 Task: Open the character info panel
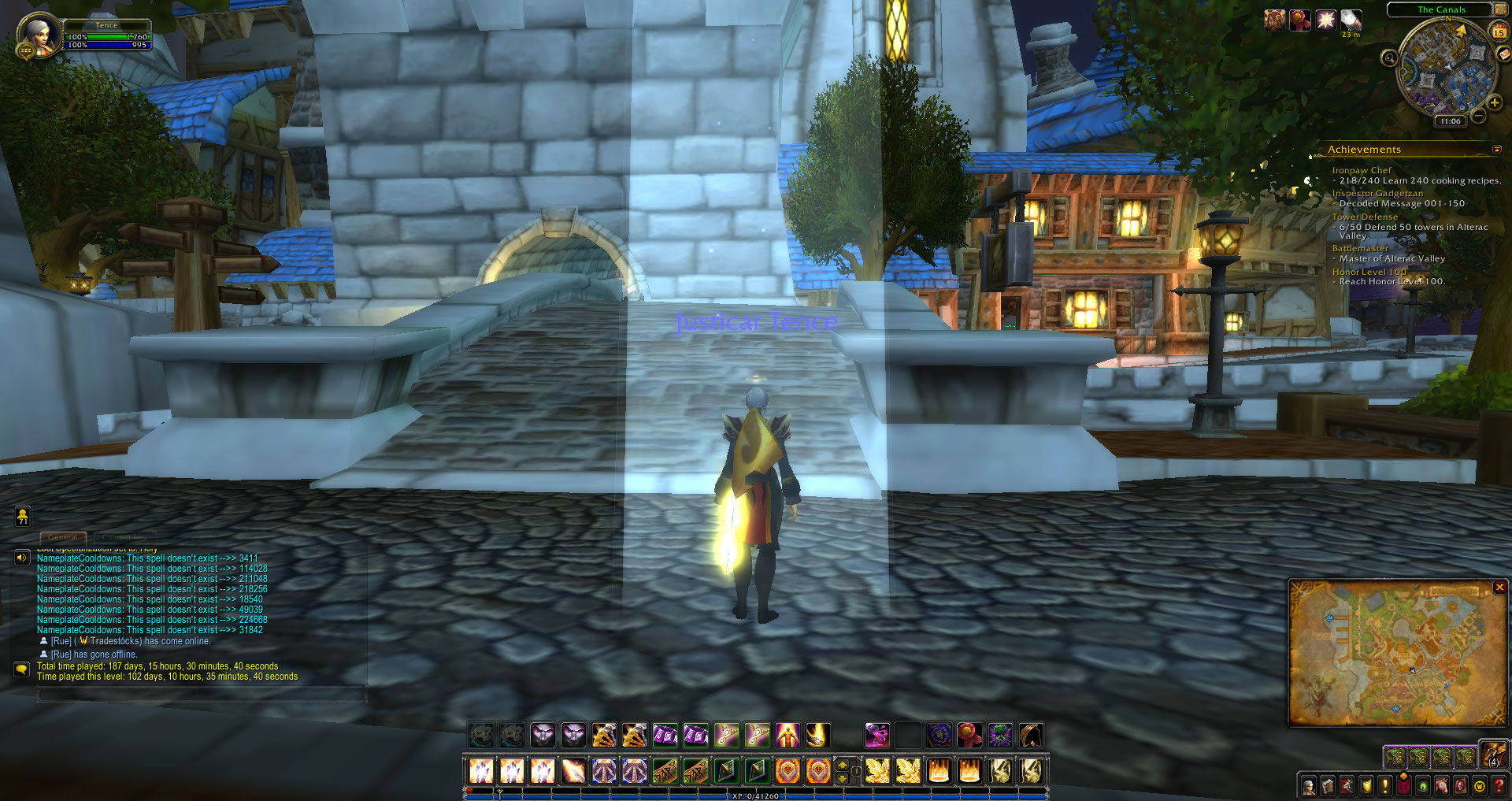(1309, 785)
